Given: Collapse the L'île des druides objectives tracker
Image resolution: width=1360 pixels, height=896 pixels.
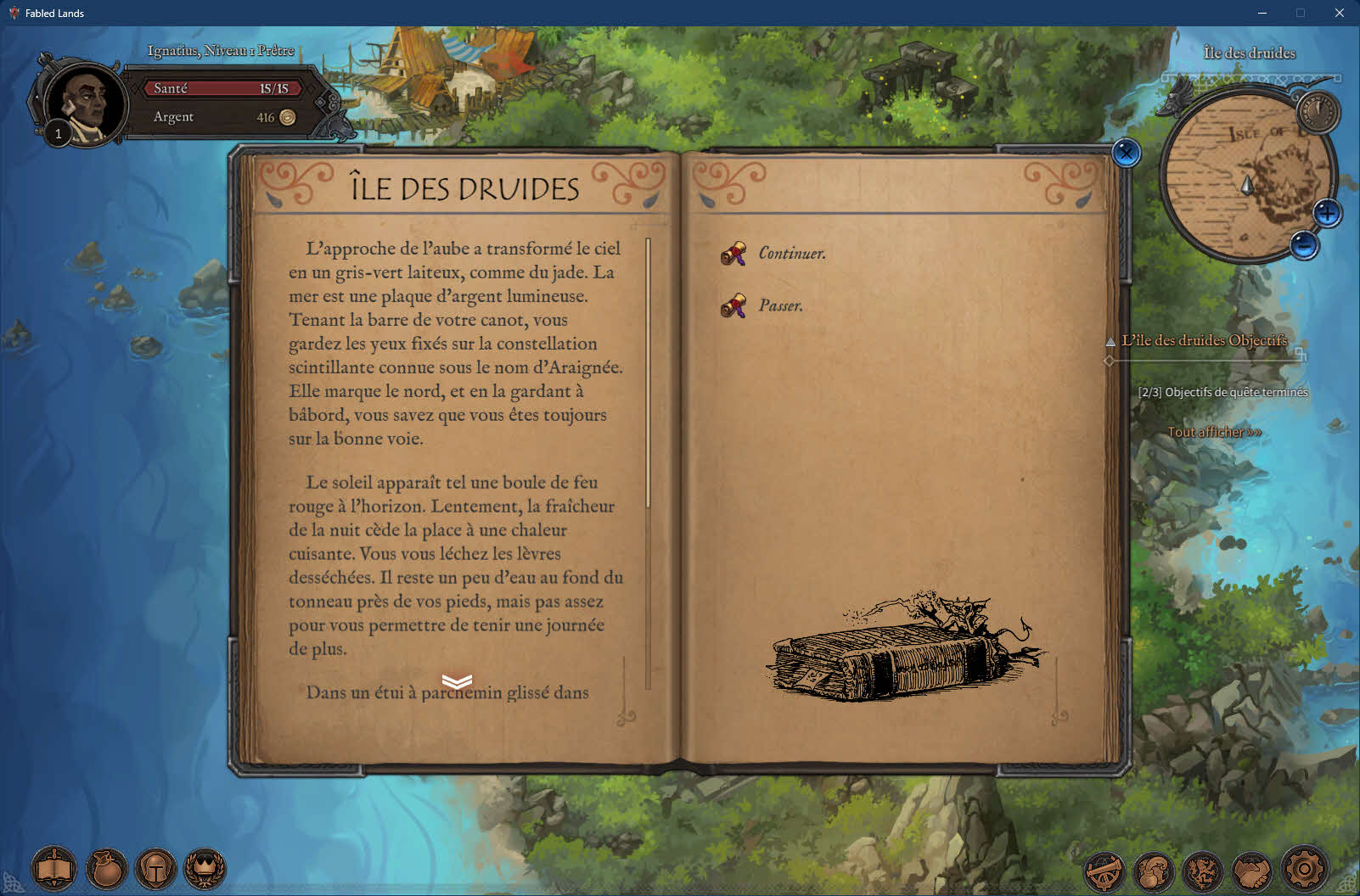Looking at the screenshot, I should [x=1110, y=341].
